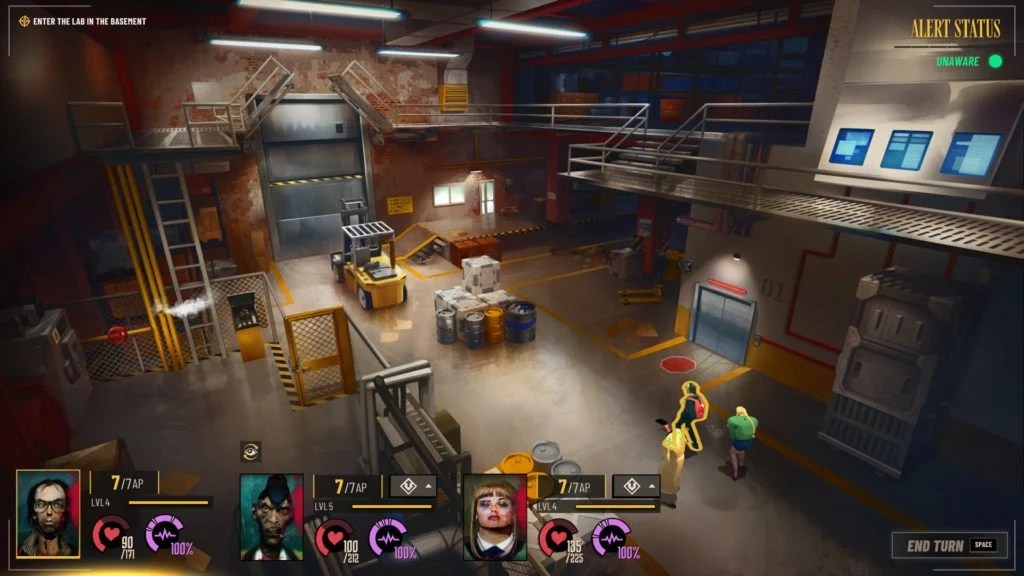Select the bearded glasses character portrait
This screenshot has height=576, width=1024.
[48, 514]
